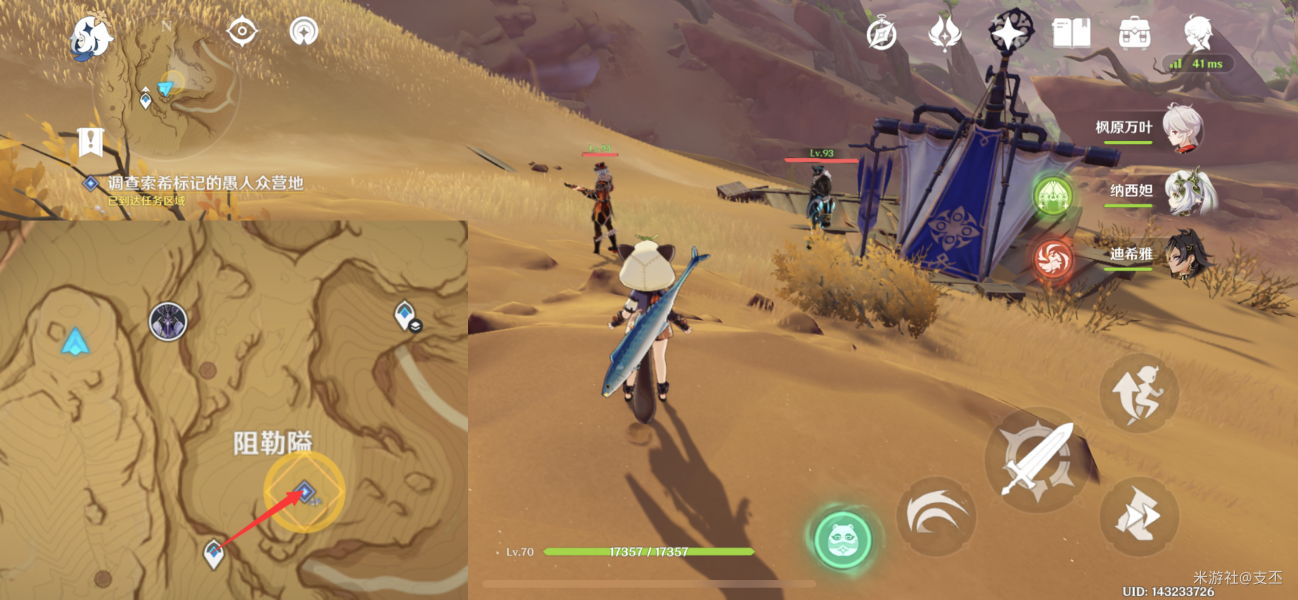Open the Adventurer Handbook book icon

(x=1070, y=33)
